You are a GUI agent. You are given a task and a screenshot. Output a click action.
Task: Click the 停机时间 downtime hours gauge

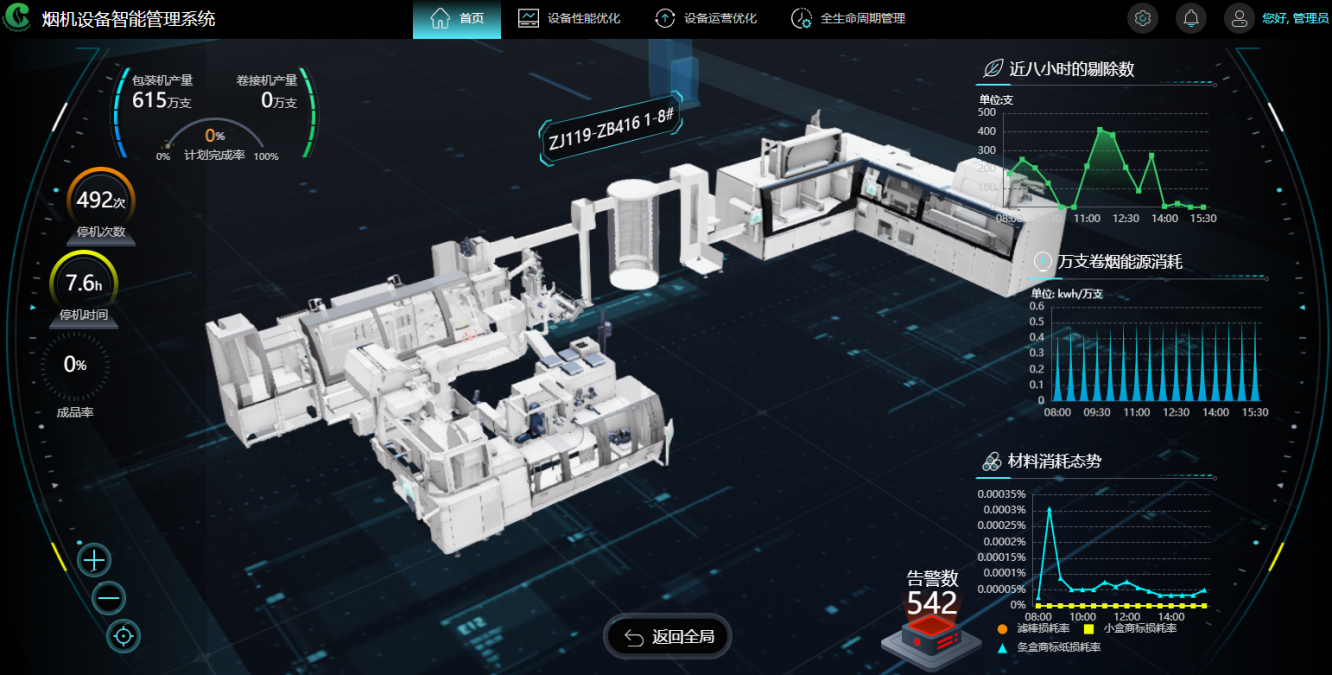click(x=83, y=285)
